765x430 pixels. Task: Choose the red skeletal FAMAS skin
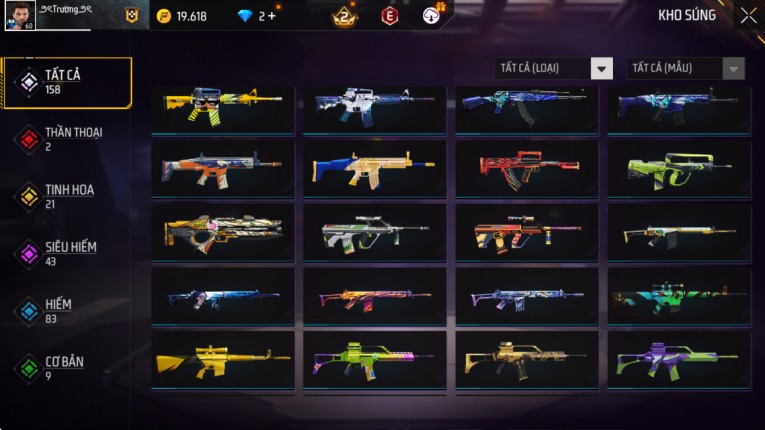pos(526,168)
